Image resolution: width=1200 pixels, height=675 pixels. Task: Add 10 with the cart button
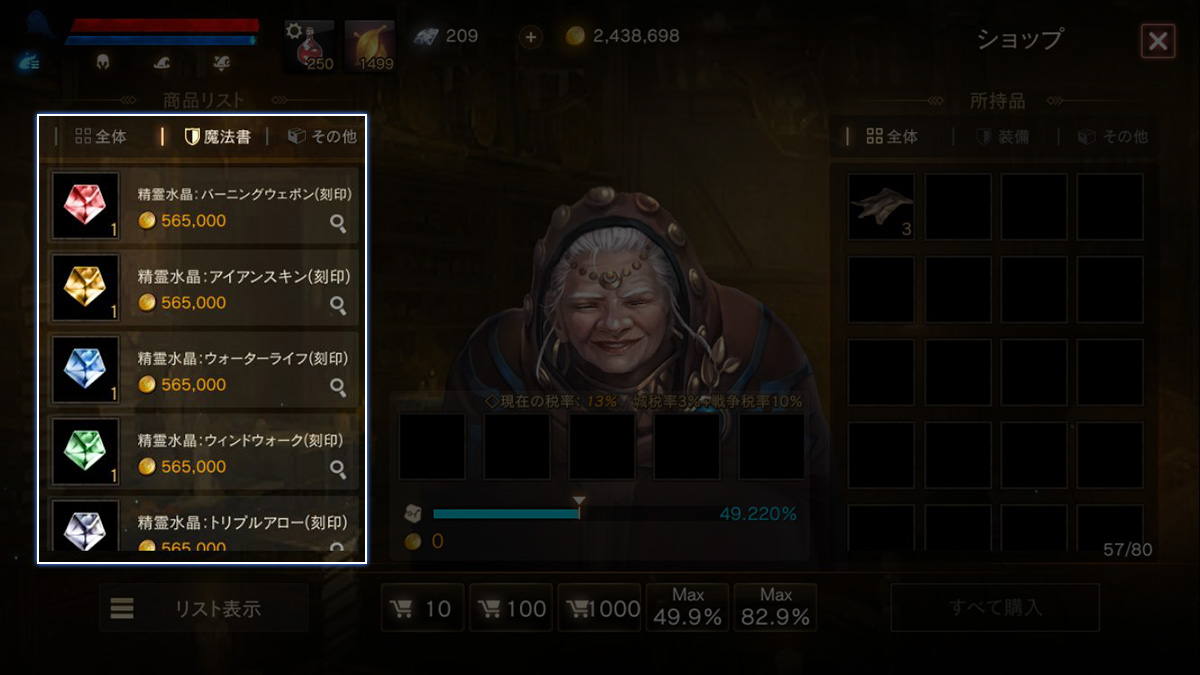point(423,608)
